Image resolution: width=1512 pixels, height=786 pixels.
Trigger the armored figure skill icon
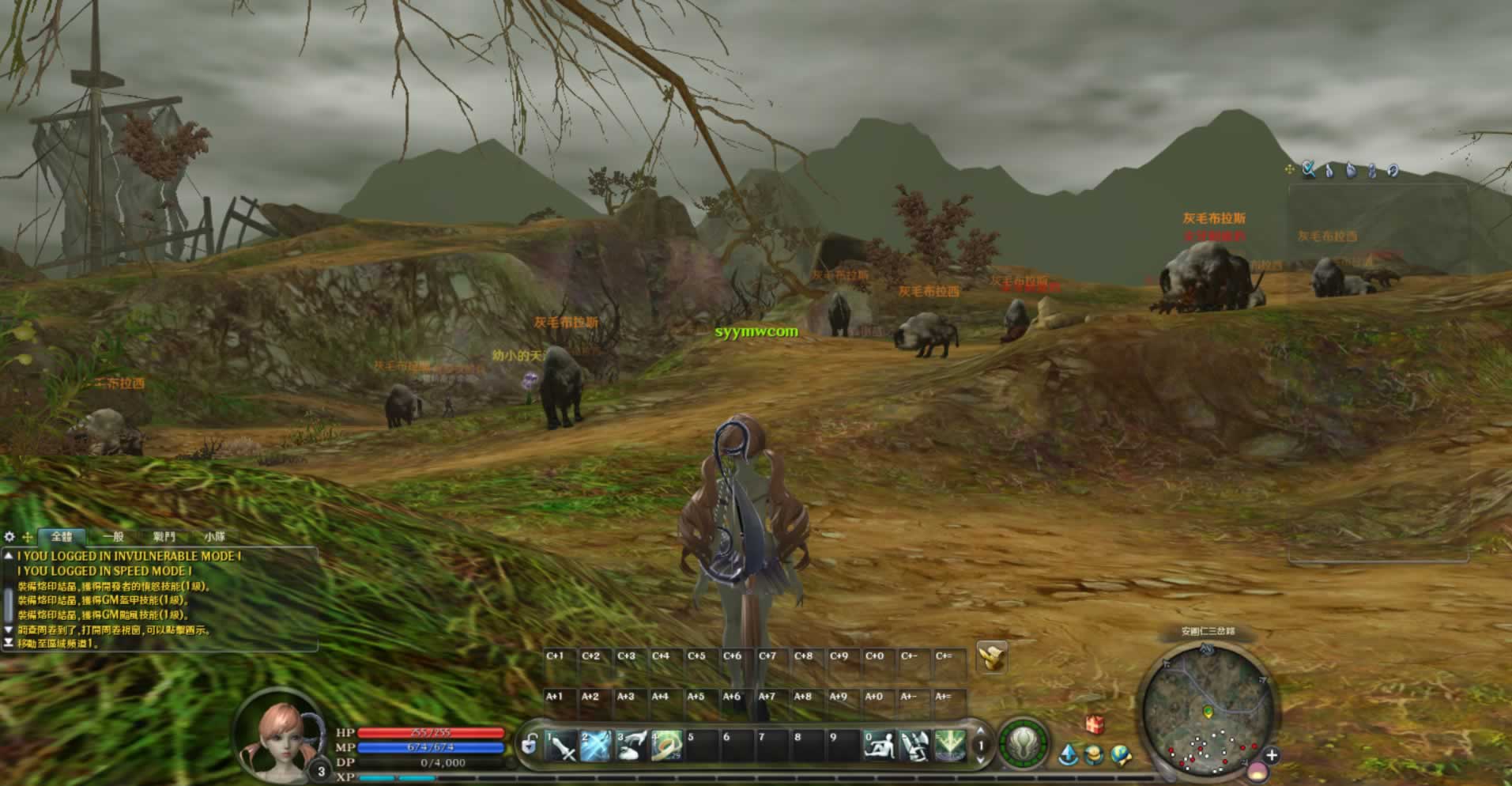[914, 746]
